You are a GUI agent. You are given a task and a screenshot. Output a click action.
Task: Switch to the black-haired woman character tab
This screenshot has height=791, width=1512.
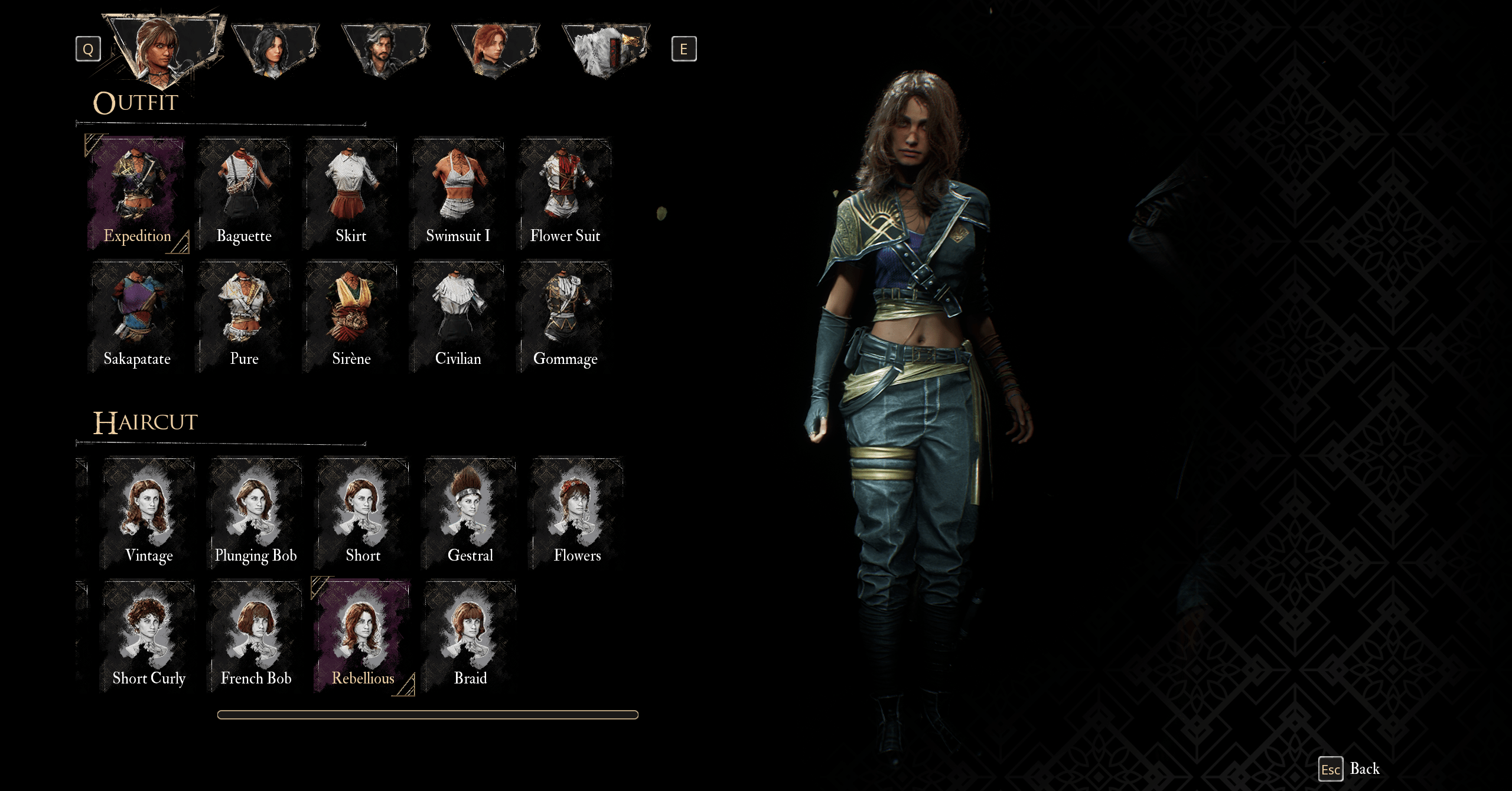(275, 50)
